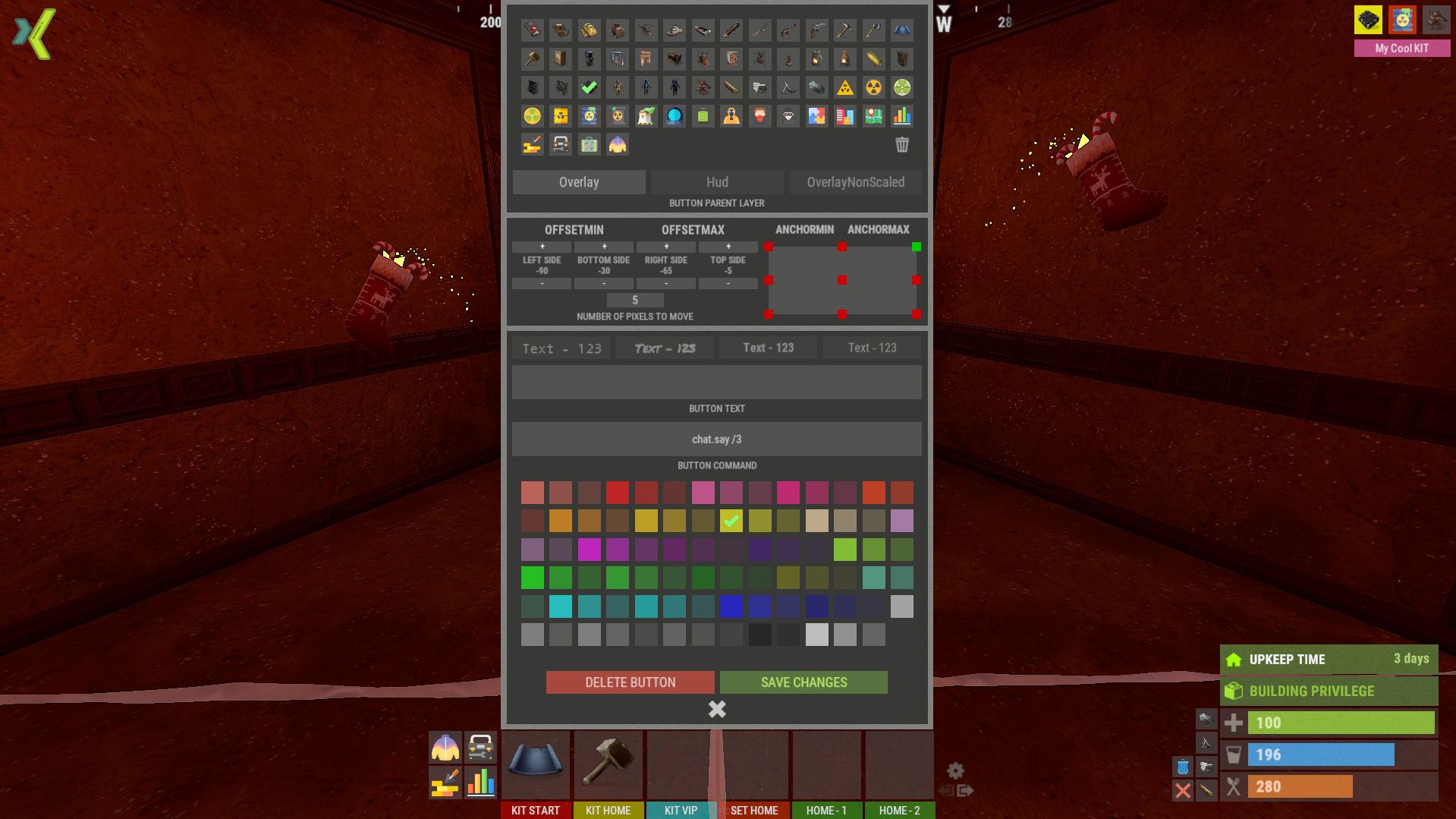This screenshot has width=1456, height=819.
Task: Select the green top-right anchor point
Action: point(917,247)
